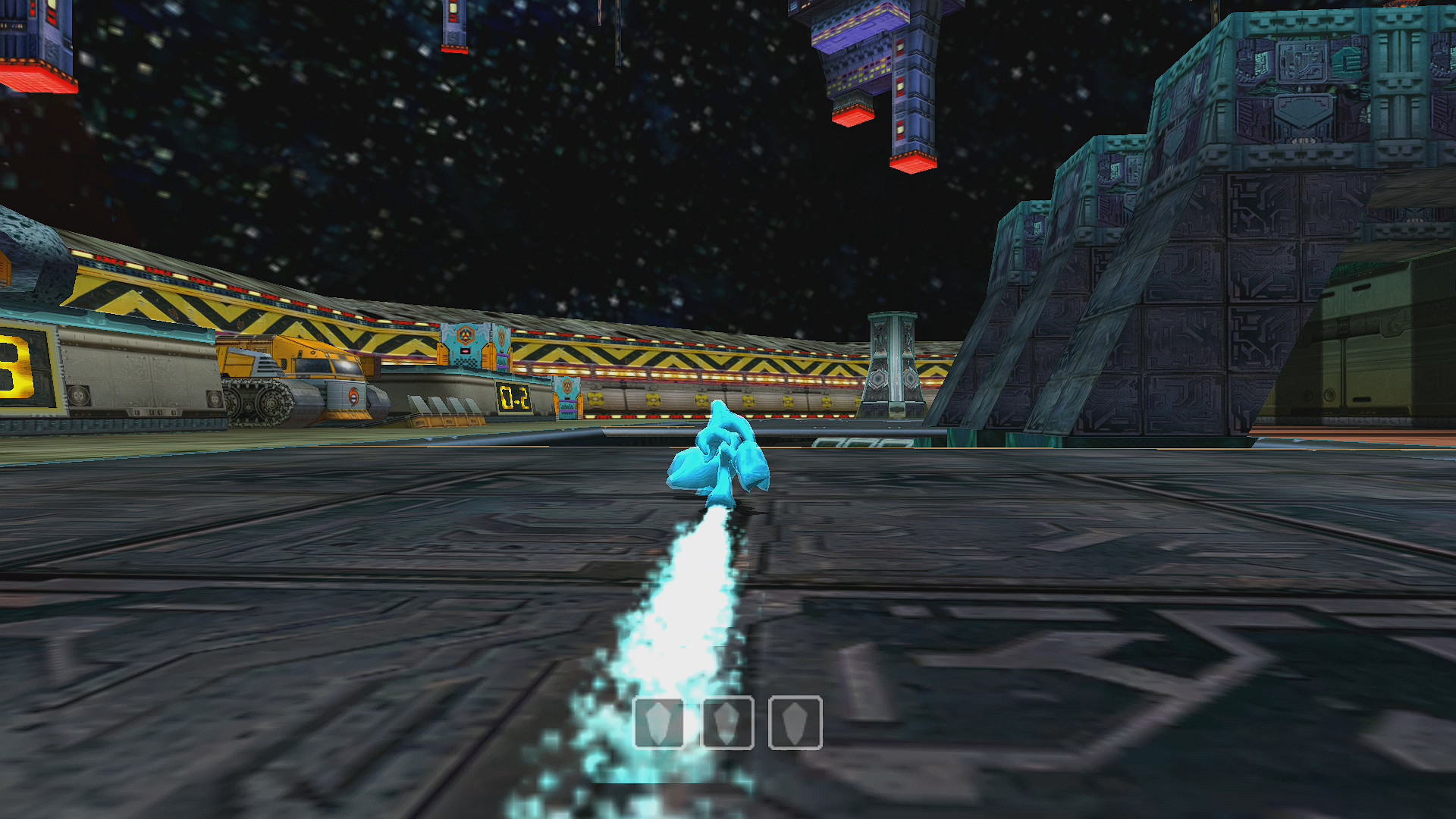Click the central arena pillar tower
1456x819 pixels.
pos(895,364)
